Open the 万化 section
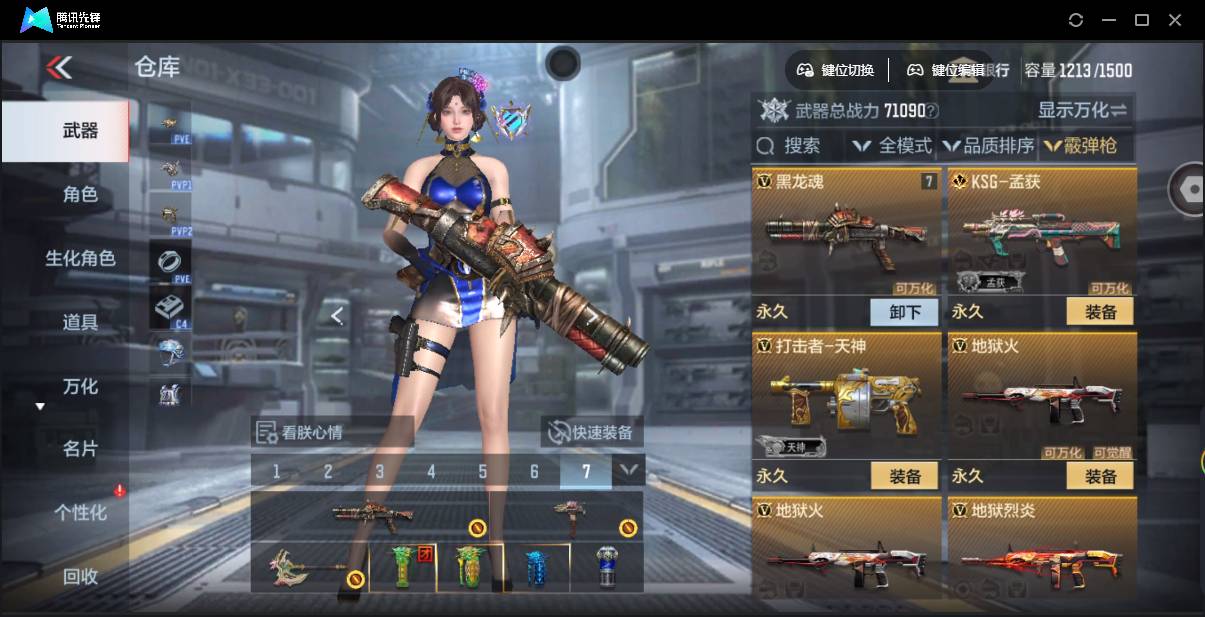This screenshot has height=617, width=1205. [80, 386]
